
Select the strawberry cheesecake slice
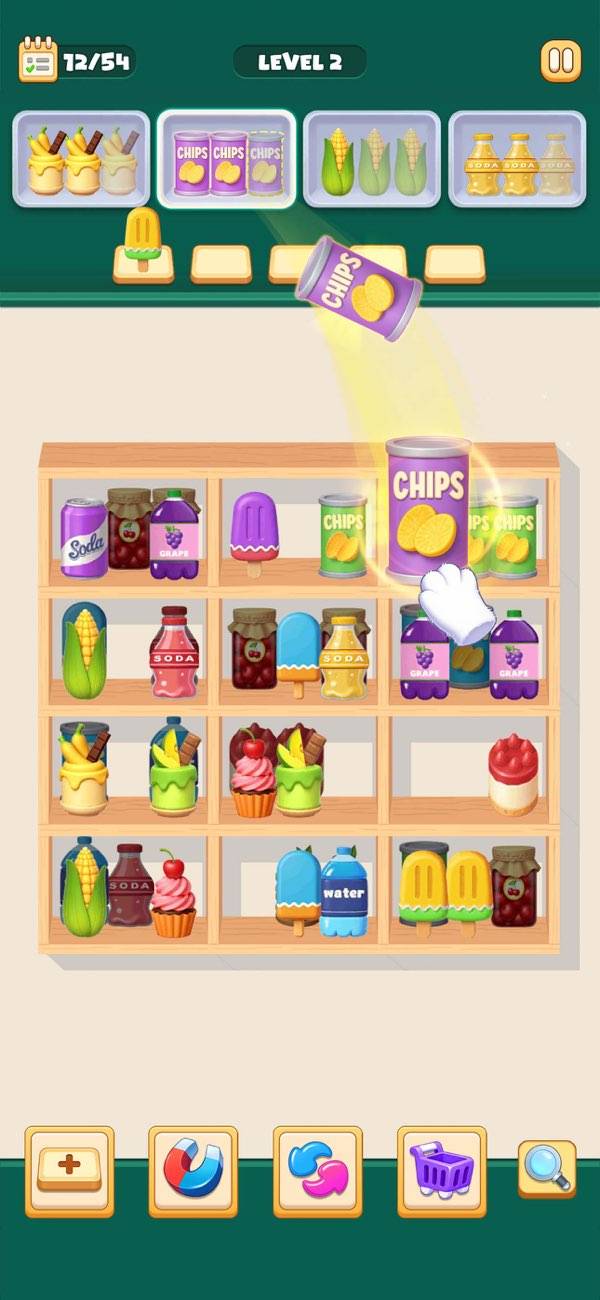pyautogui.click(x=513, y=774)
